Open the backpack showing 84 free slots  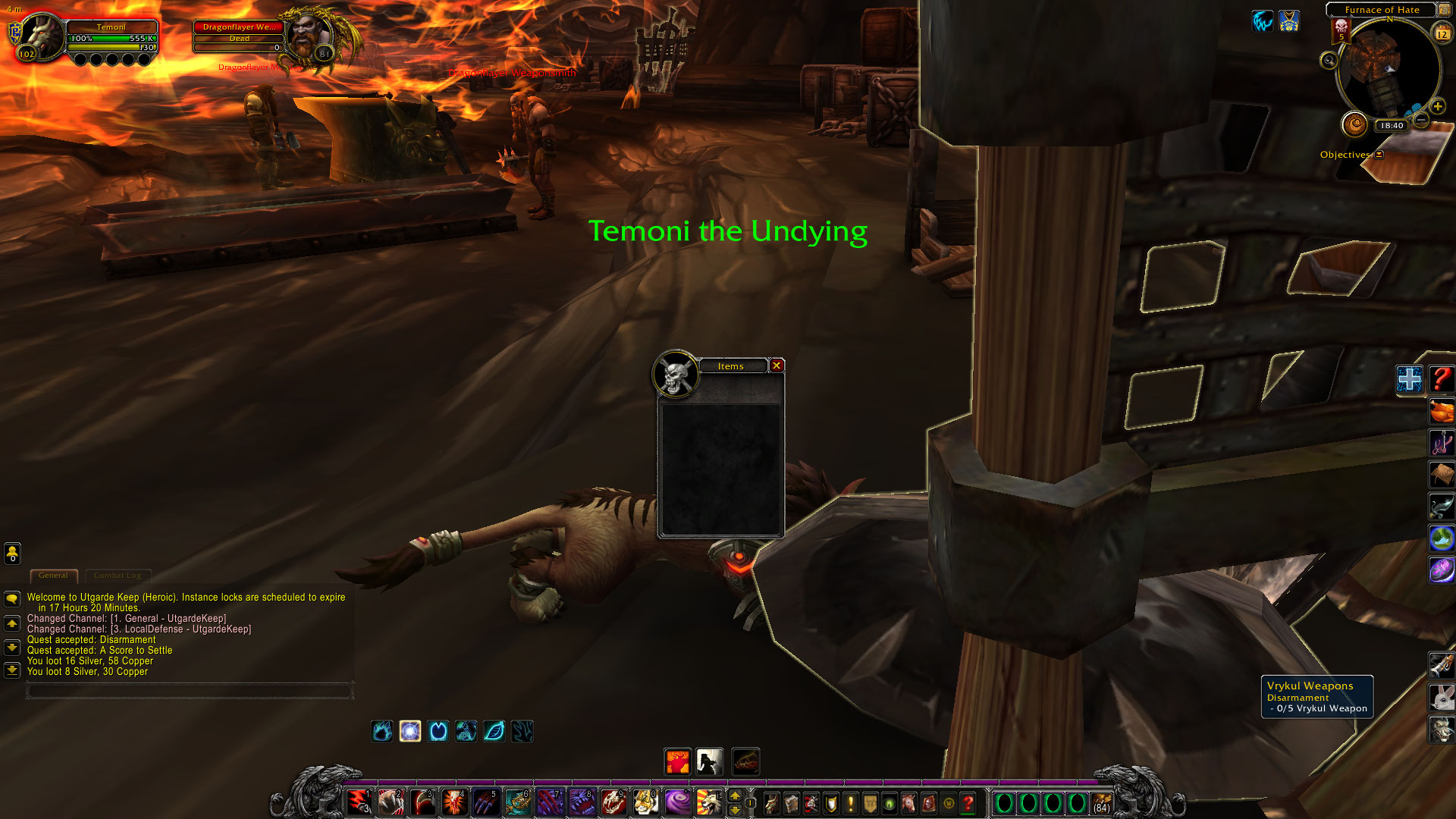[1102, 803]
